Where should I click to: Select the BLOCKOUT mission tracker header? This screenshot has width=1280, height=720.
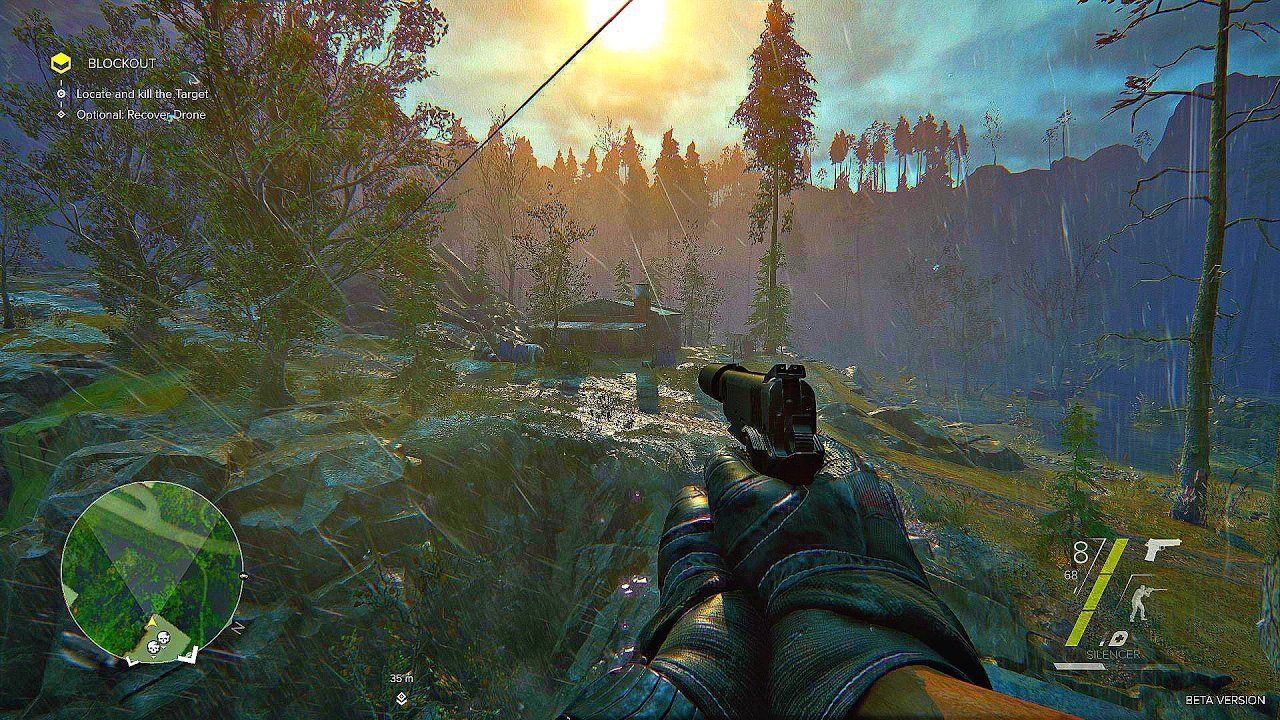pos(121,64)
